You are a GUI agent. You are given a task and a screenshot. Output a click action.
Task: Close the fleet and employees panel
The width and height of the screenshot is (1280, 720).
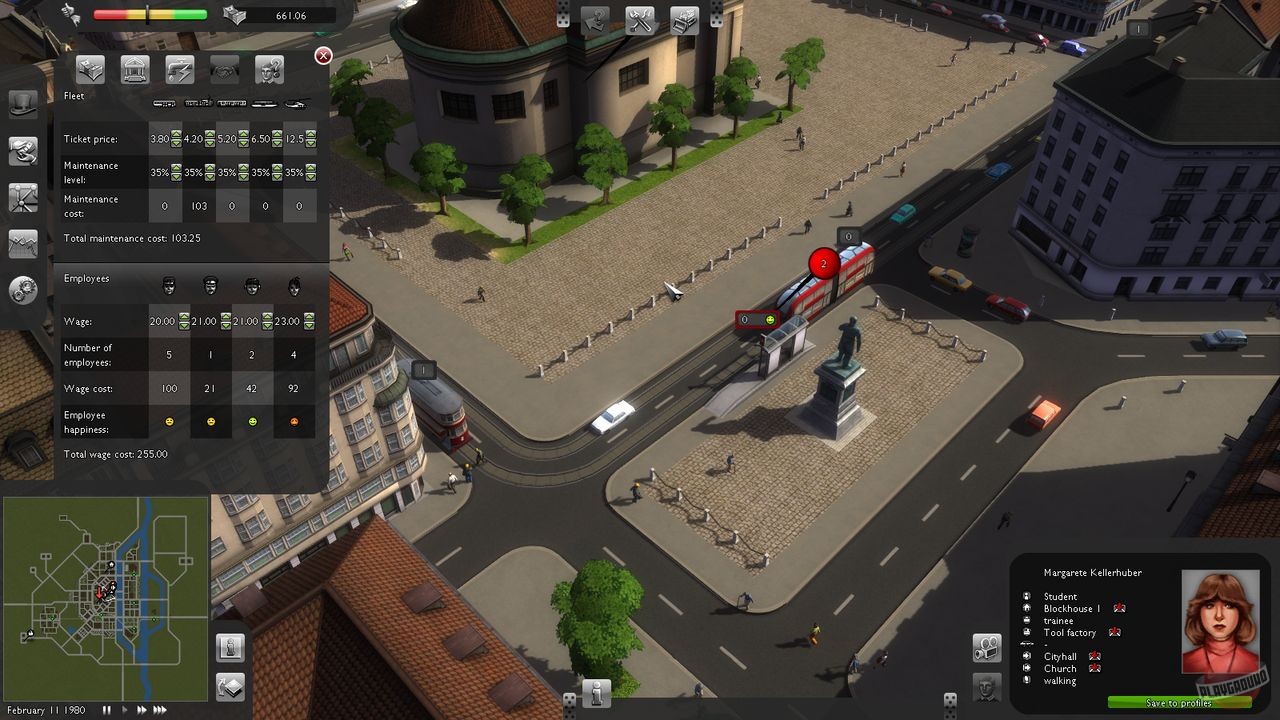pyautogui.click(x=323, y=56)
